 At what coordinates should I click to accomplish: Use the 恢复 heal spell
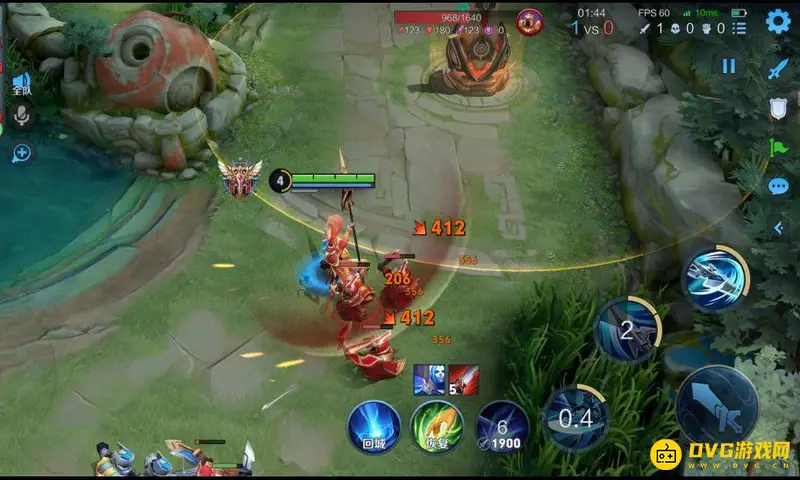[437, 426]
